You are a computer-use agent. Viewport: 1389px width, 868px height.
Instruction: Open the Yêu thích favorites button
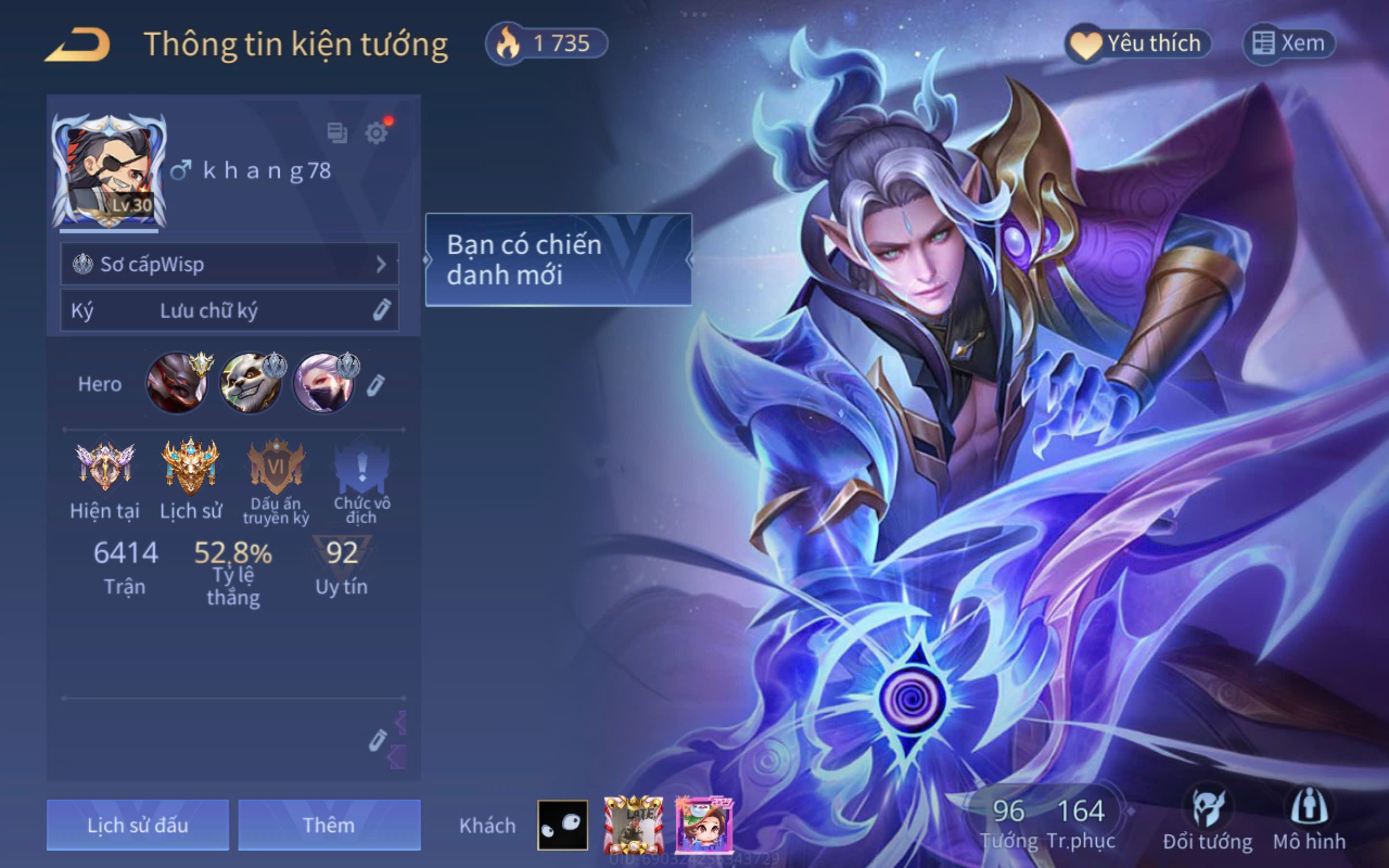1138,43
